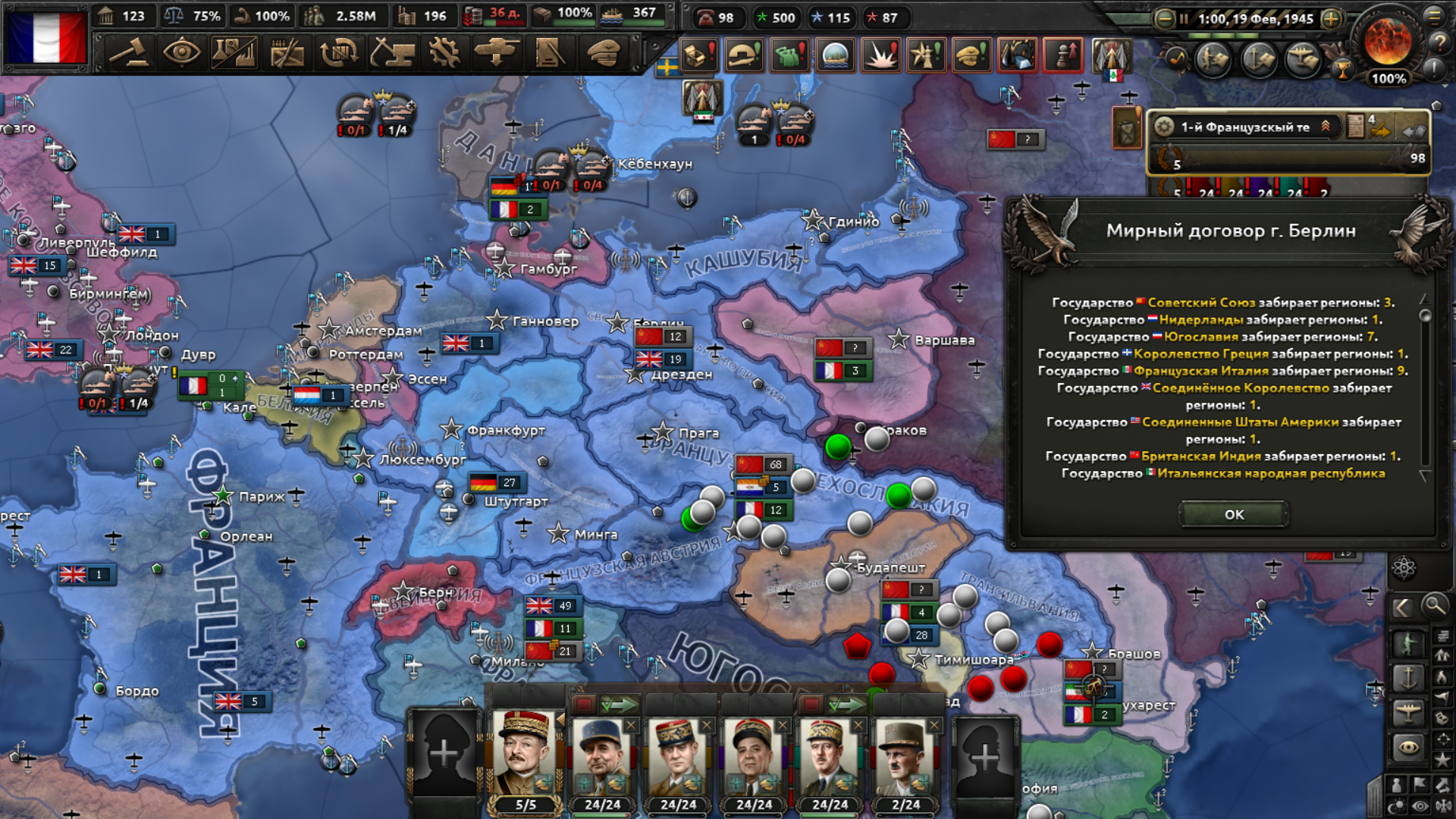Confirm the Berlin peace treaty with OK
Screen dimensions: 1456x819
(1234, 514)
